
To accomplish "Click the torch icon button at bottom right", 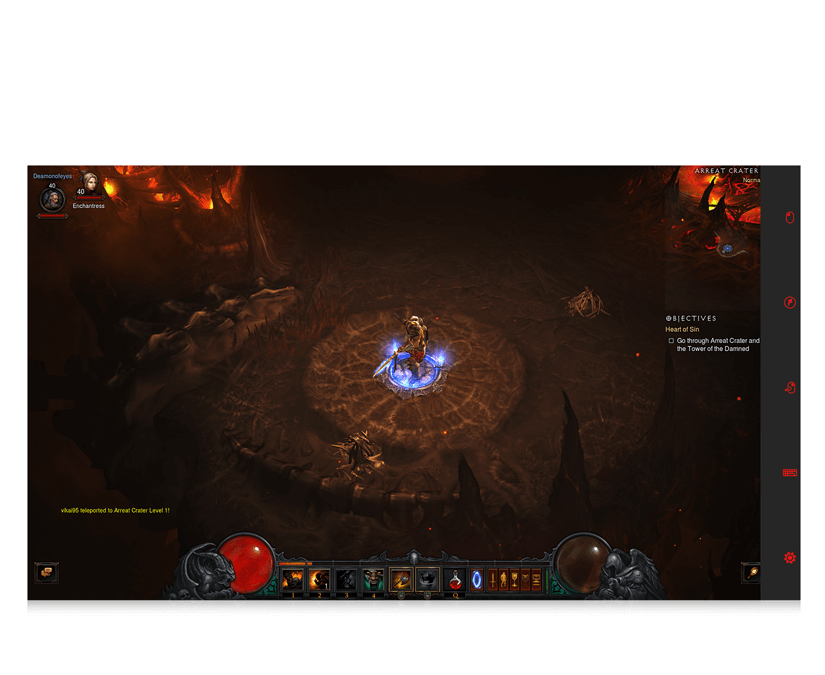I will (751, 573).
